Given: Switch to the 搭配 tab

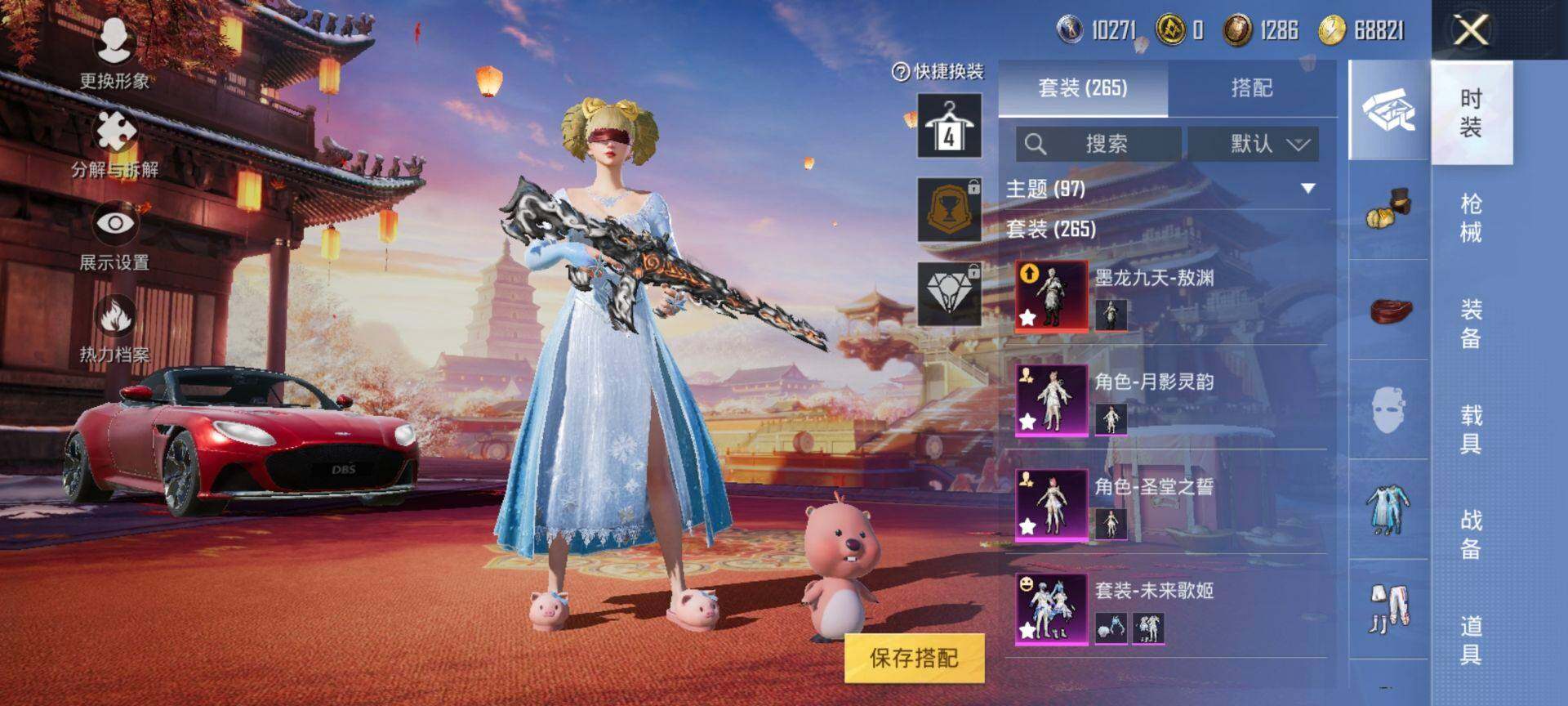Looking at the screenshot, I should pyautogui.click(x=1251, y=88).
